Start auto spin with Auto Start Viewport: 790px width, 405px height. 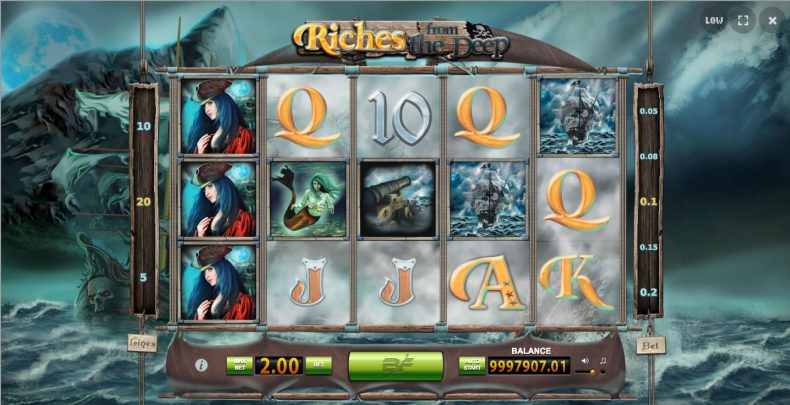(471, 365)
